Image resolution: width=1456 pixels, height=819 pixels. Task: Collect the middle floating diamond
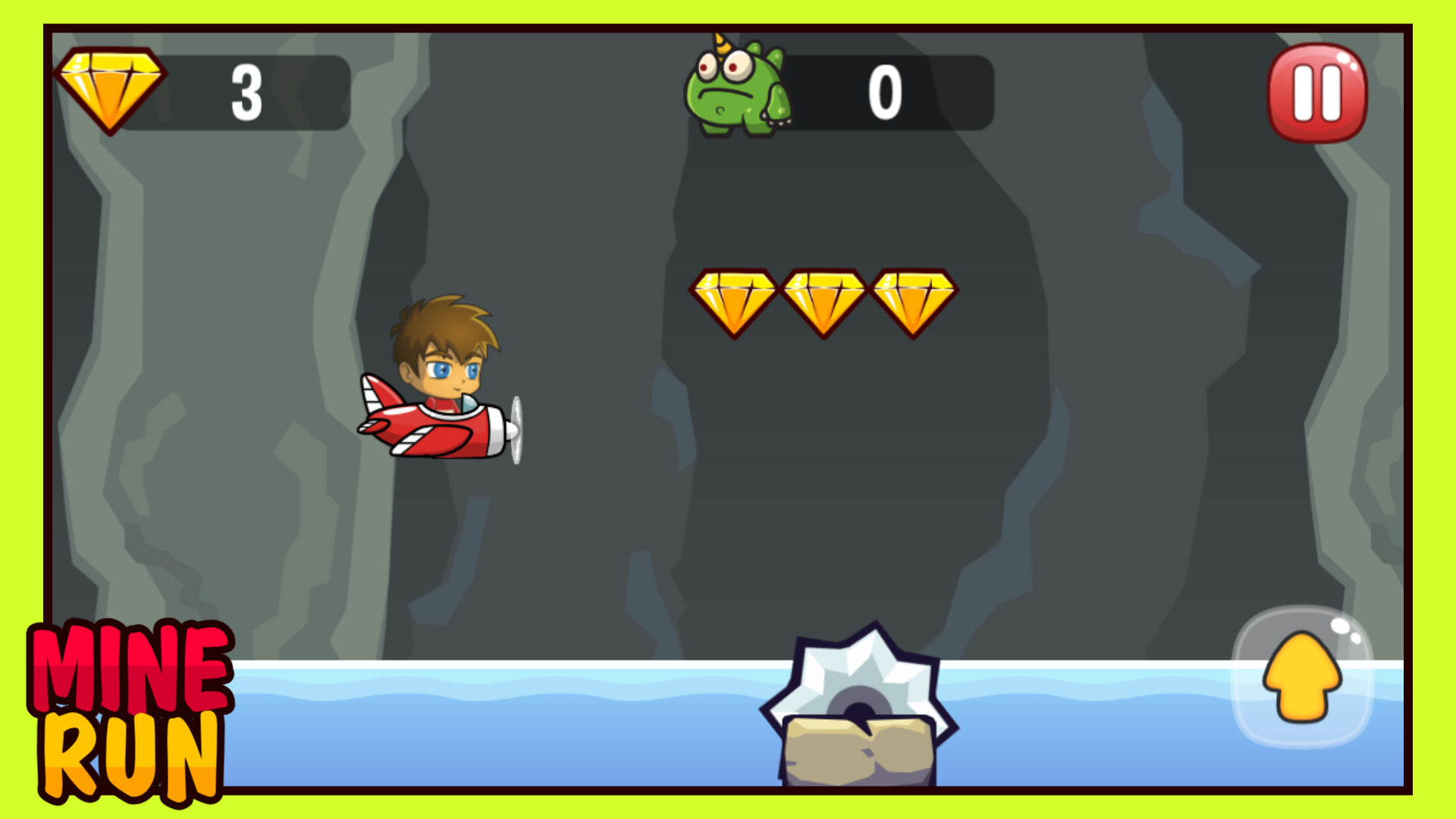click(824, 300)
